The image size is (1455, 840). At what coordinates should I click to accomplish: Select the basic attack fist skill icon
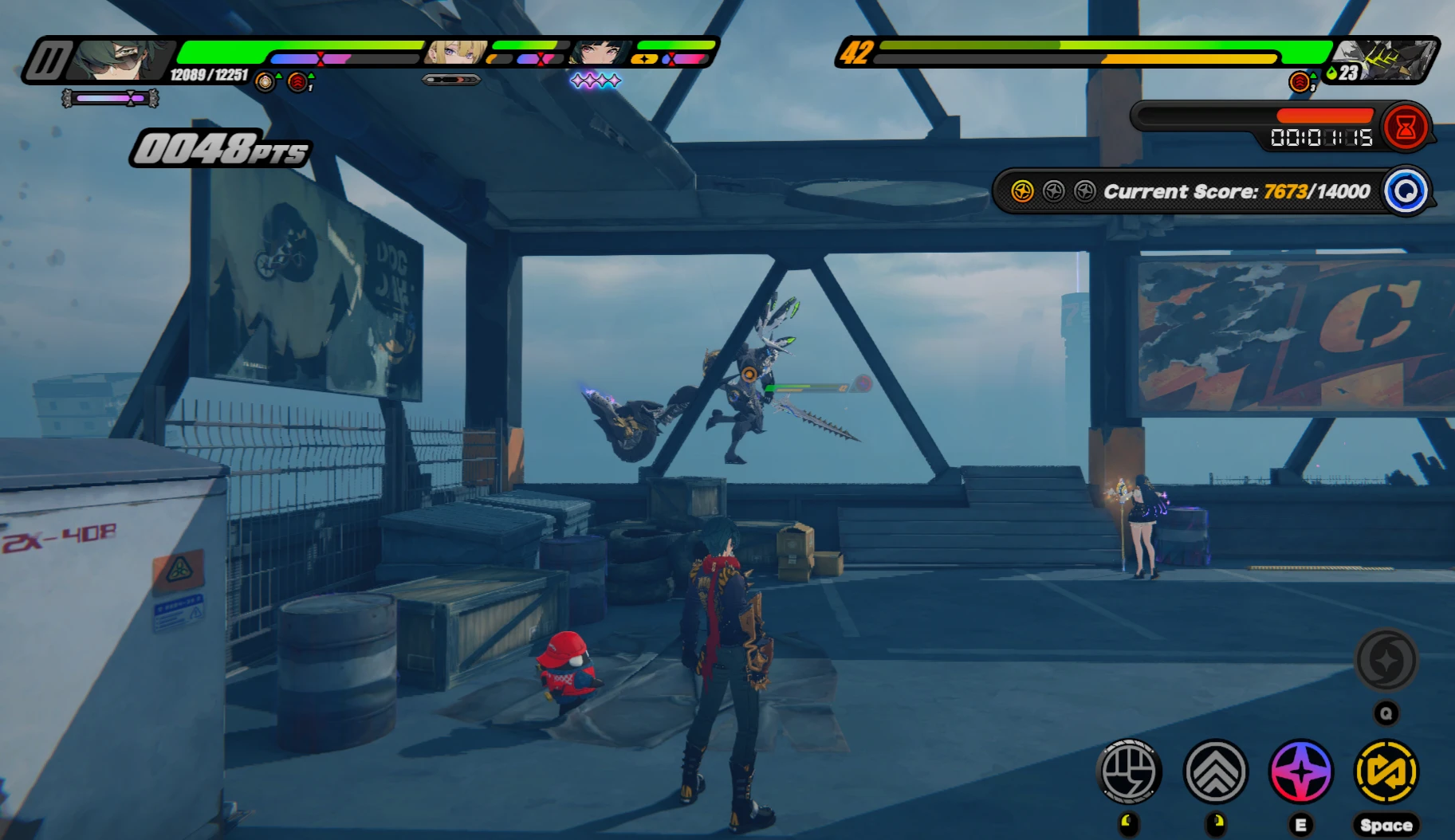1130,771
